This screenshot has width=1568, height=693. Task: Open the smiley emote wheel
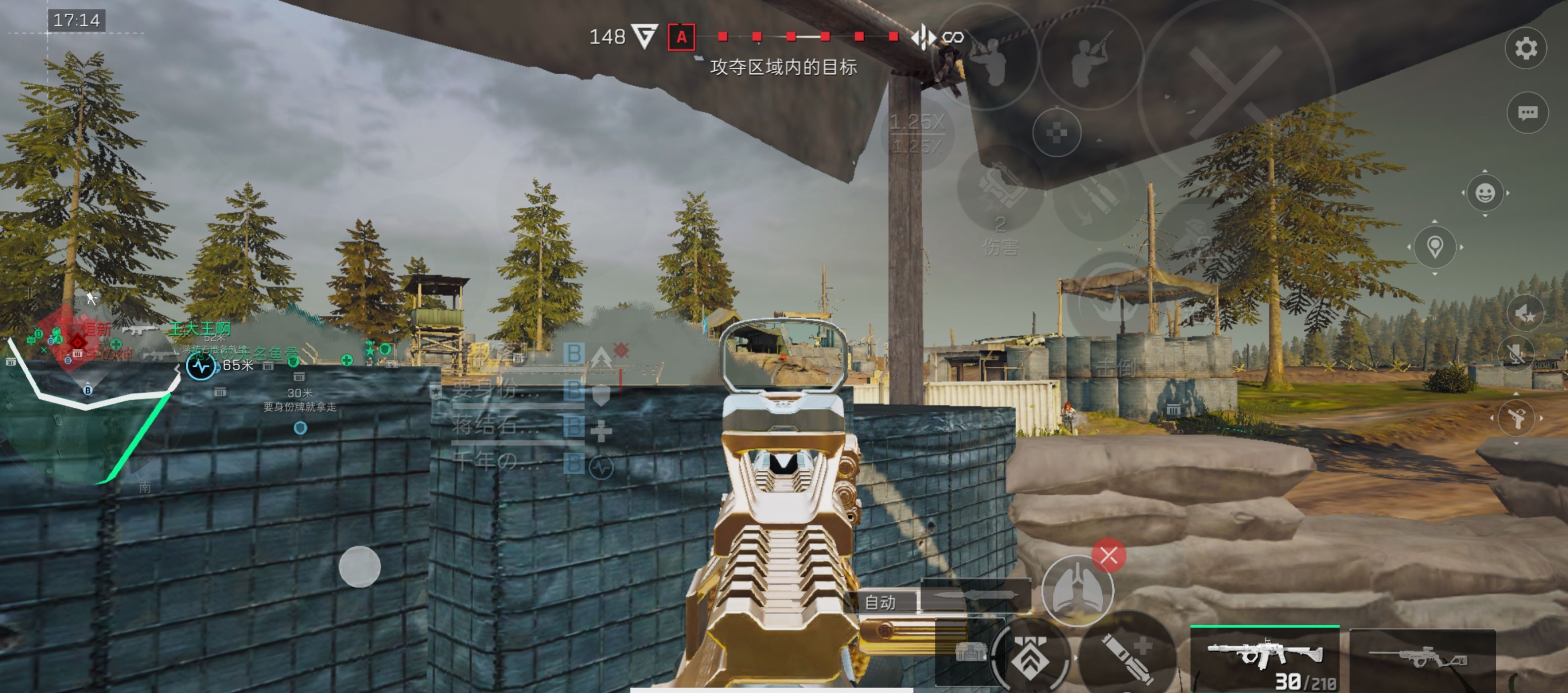(1485, 193)
